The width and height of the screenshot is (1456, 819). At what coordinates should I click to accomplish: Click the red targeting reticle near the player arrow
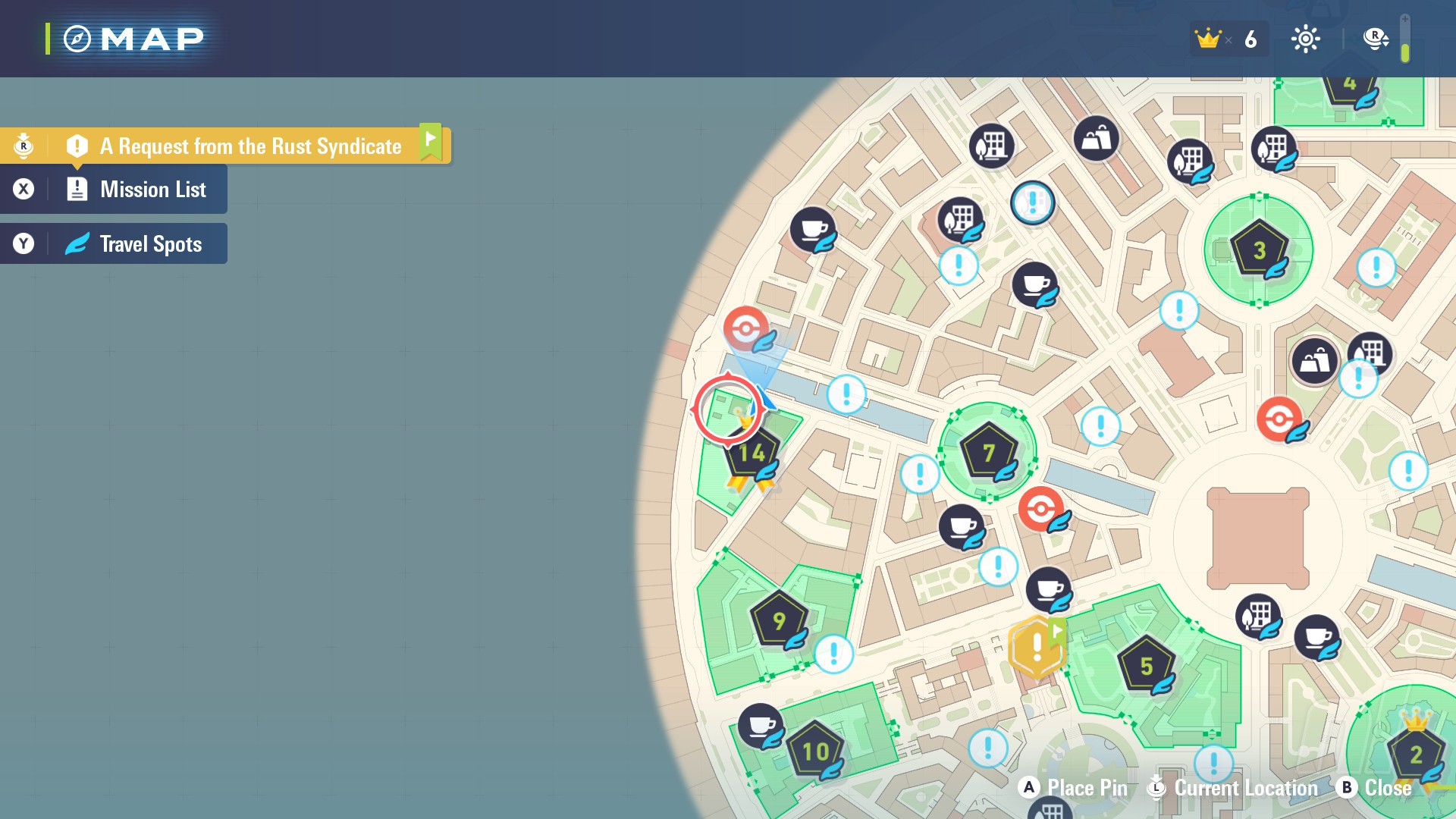pos(730,409)
